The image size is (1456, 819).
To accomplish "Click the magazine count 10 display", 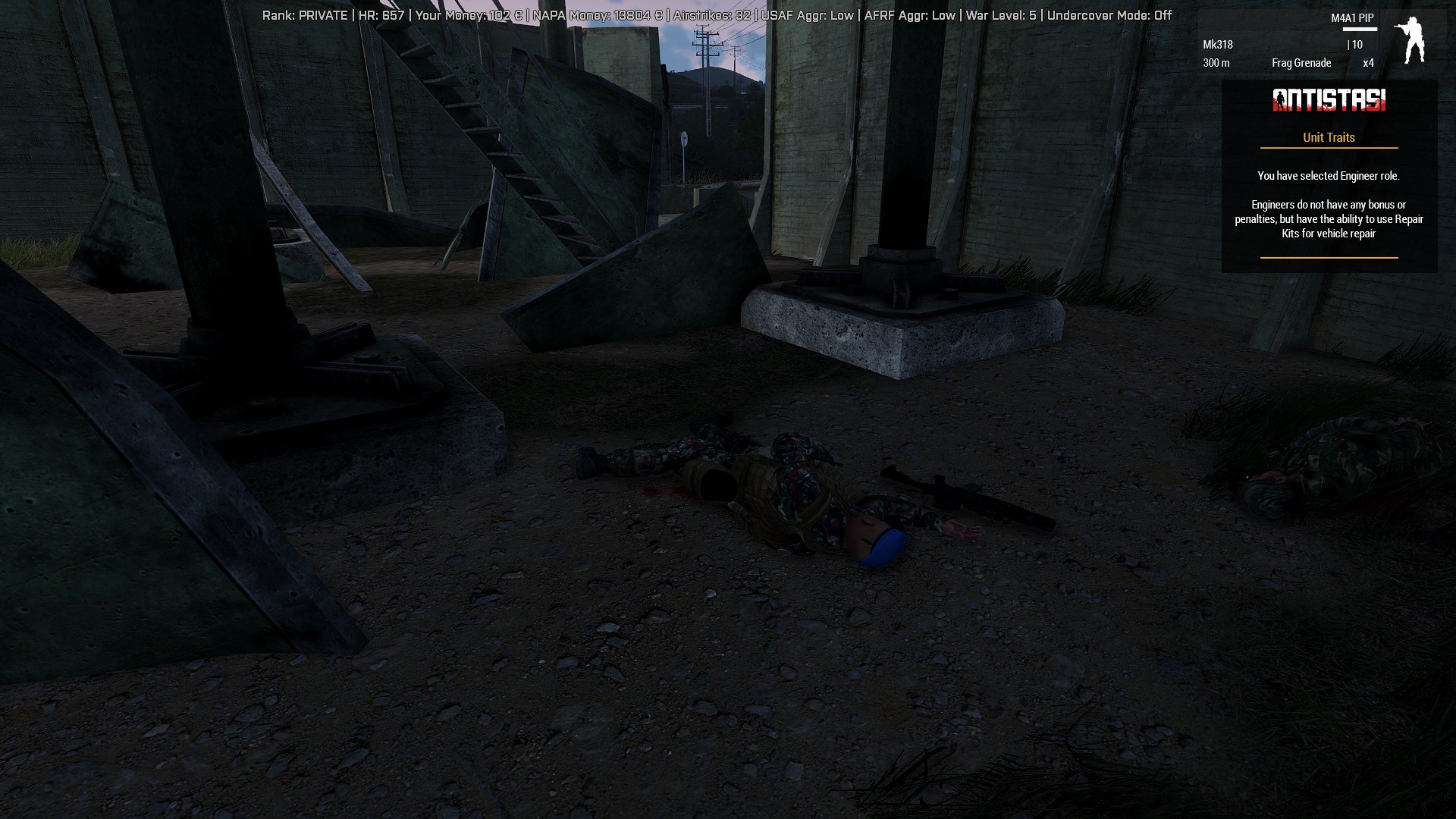I will (x=1354, y=45).
